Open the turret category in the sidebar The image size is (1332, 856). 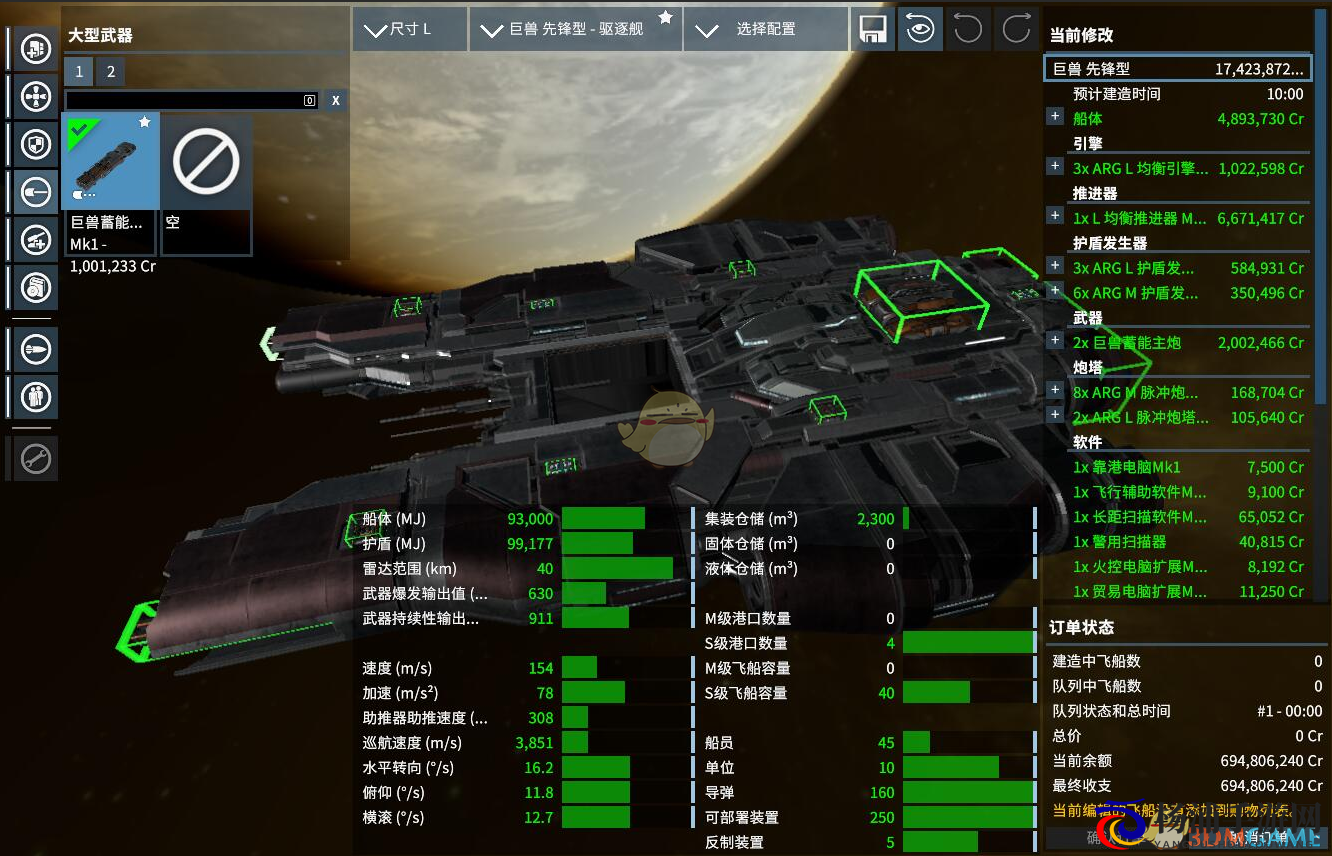pyautogui.click(x=37, y=239)
